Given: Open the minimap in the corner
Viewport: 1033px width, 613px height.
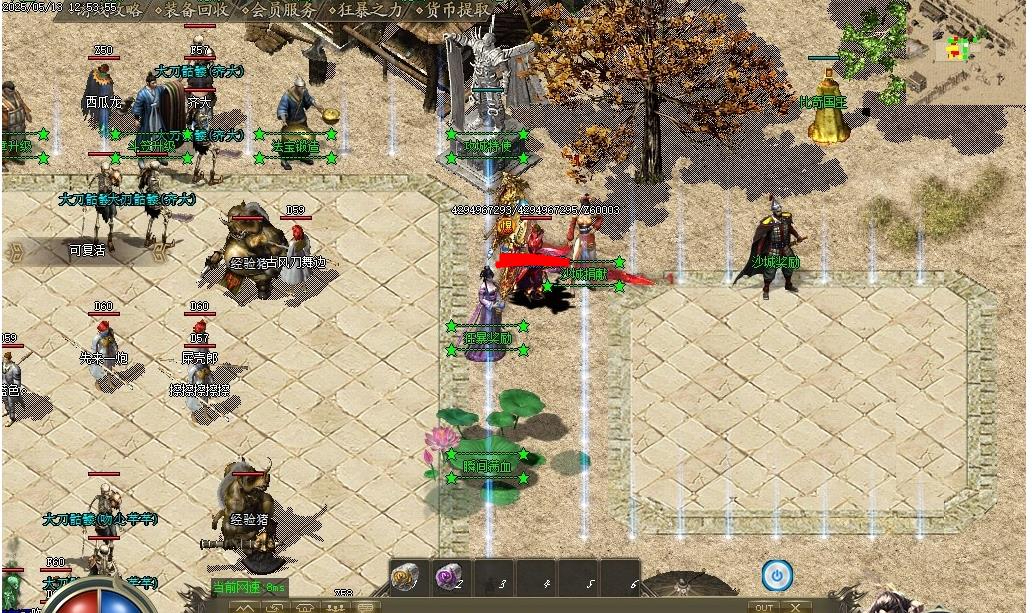Looking at the screenshot, I should coord(966,47).
